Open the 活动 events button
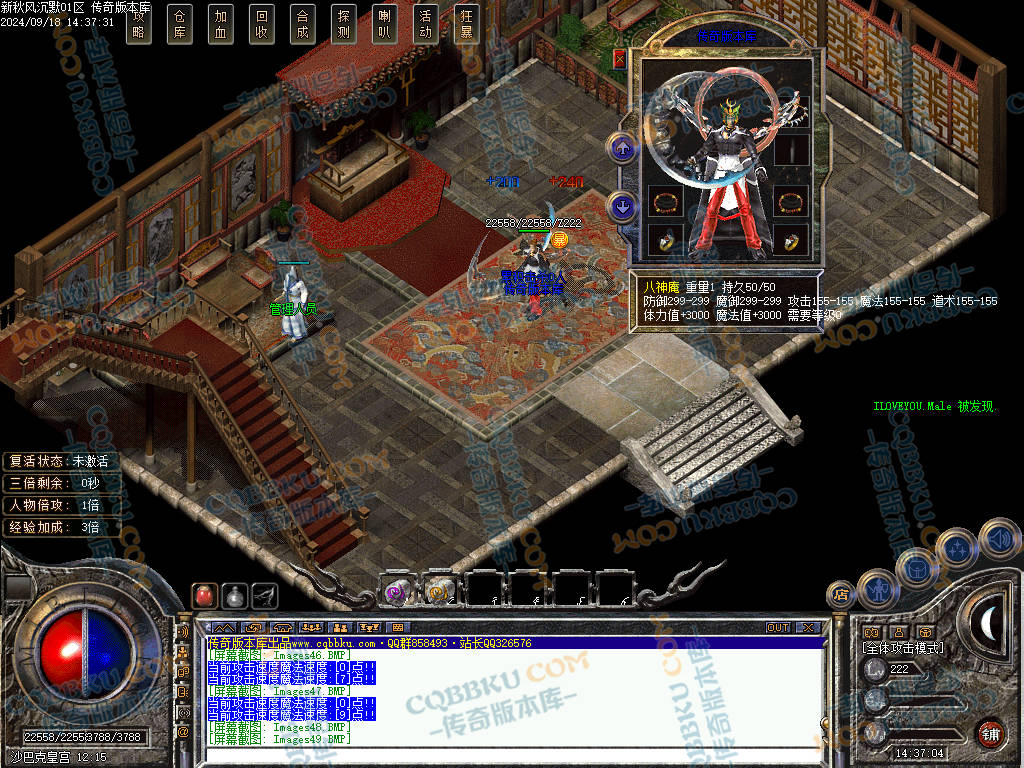The image size is (1024, 768). click(425, 23)
